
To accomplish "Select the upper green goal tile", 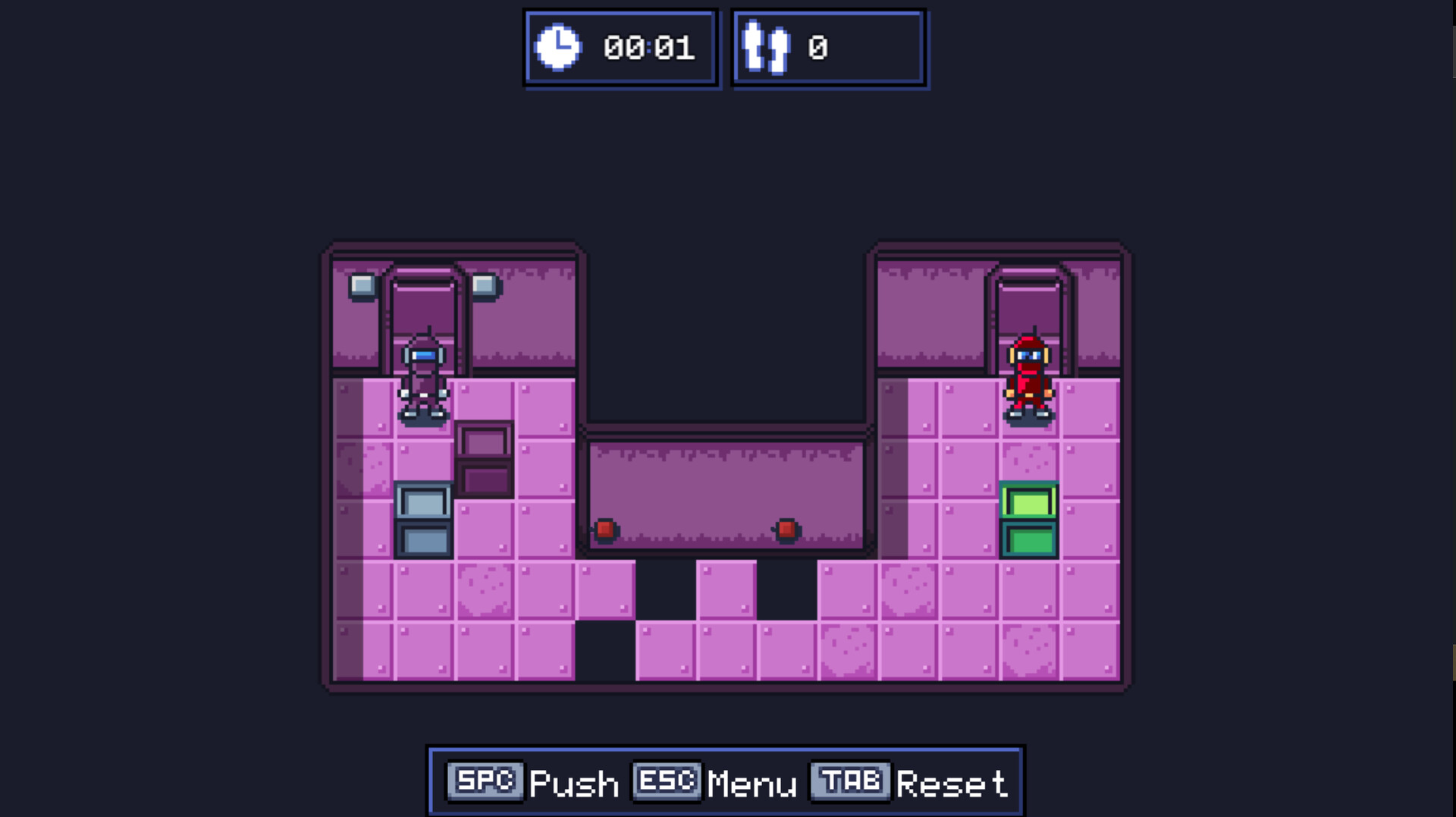I will click(x=1029, y=500).
